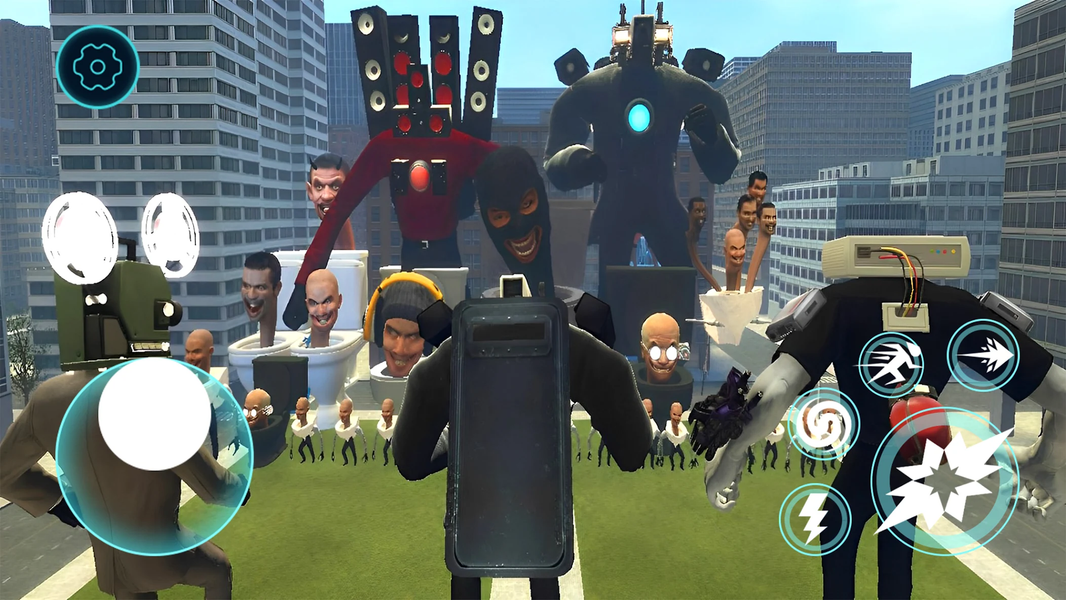This screenshot has width=1066, height=600.
Task: Trigger the spiral swirl ability
Action: pyautogui.click(x=823, y=424)
